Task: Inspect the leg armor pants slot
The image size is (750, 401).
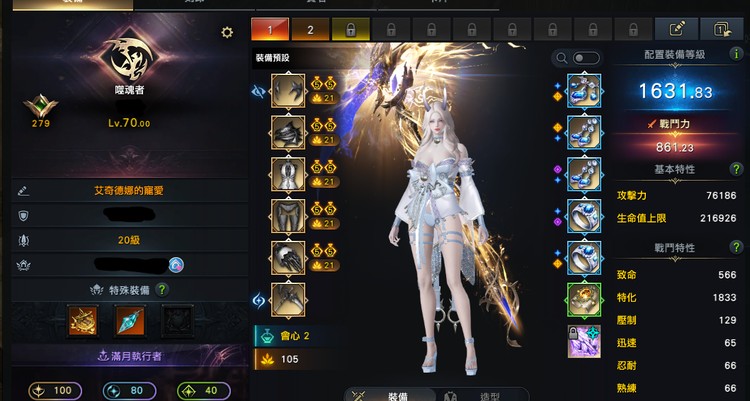Action: click(x=288, y=215)
